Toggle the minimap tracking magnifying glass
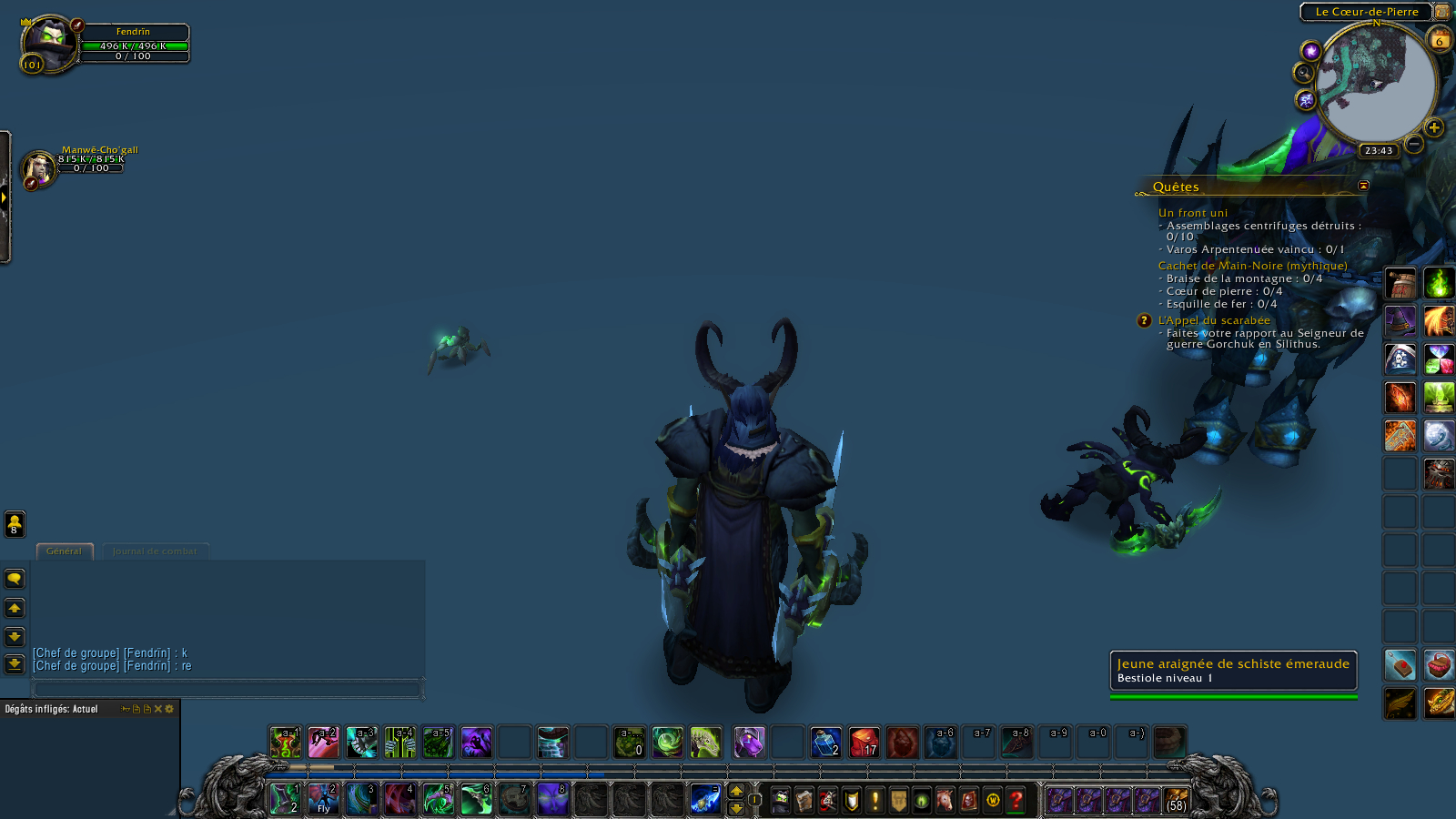This screenshot has width=1456, height=819. coord(1304,73)
